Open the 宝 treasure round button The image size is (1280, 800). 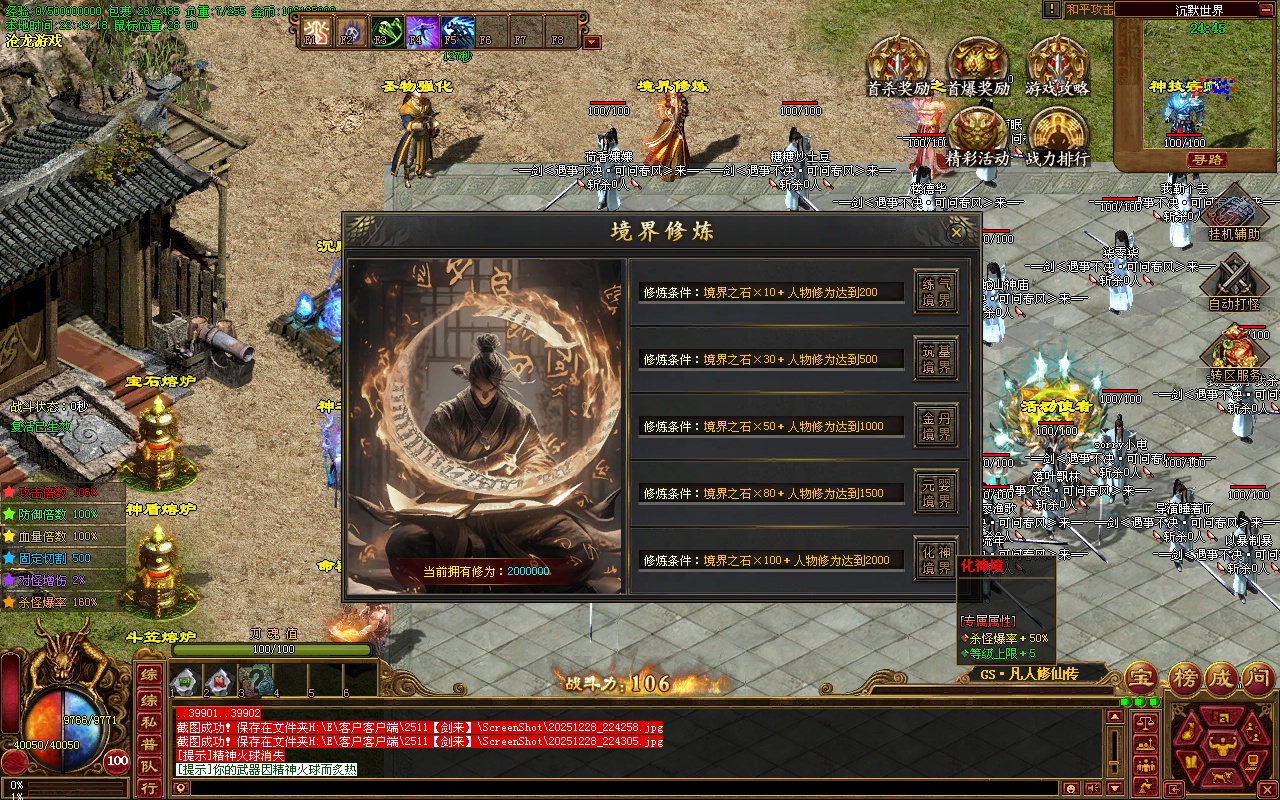point(1141,678)
